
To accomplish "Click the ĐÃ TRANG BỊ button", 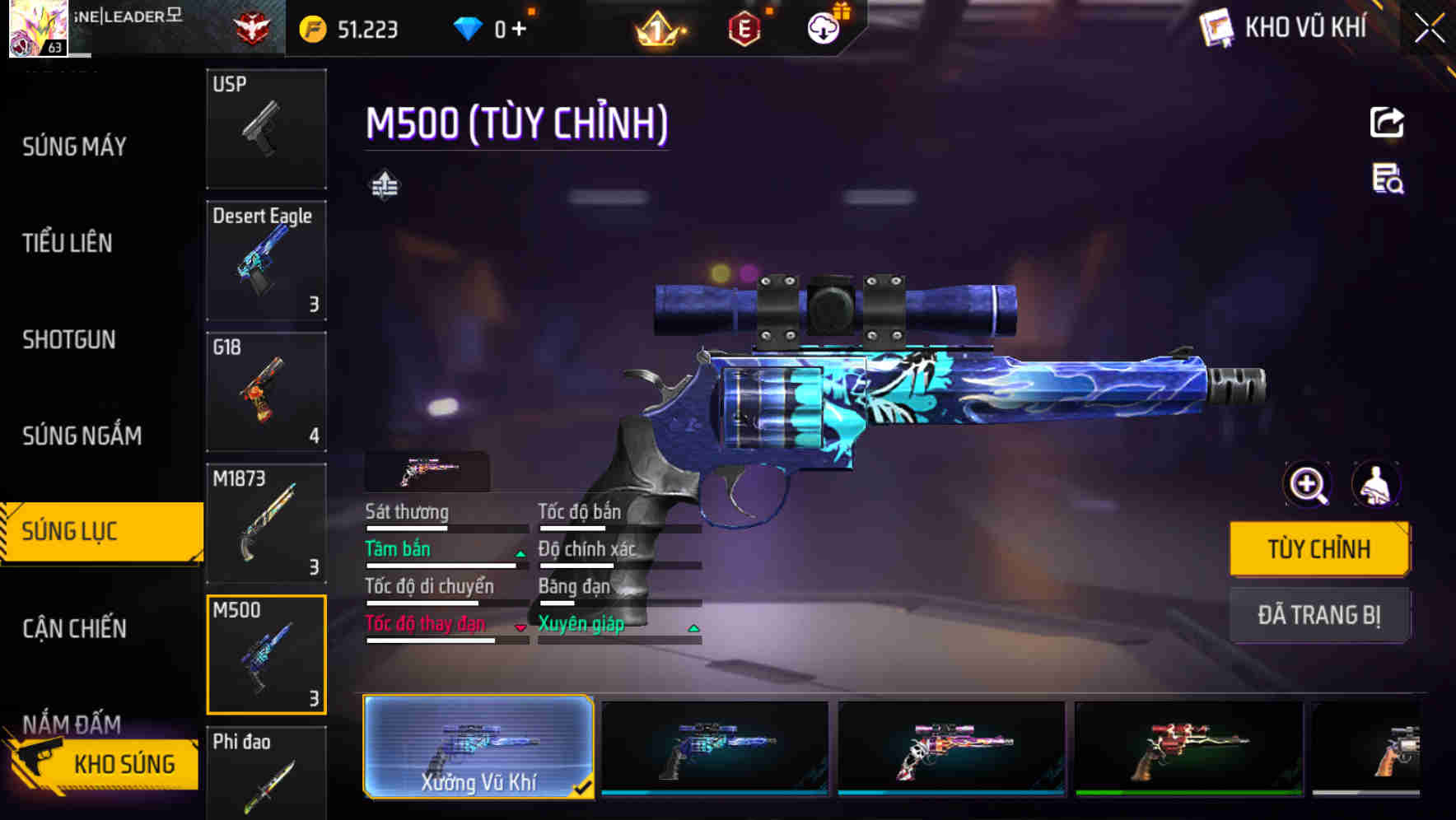I will [x=1319, y=615].
